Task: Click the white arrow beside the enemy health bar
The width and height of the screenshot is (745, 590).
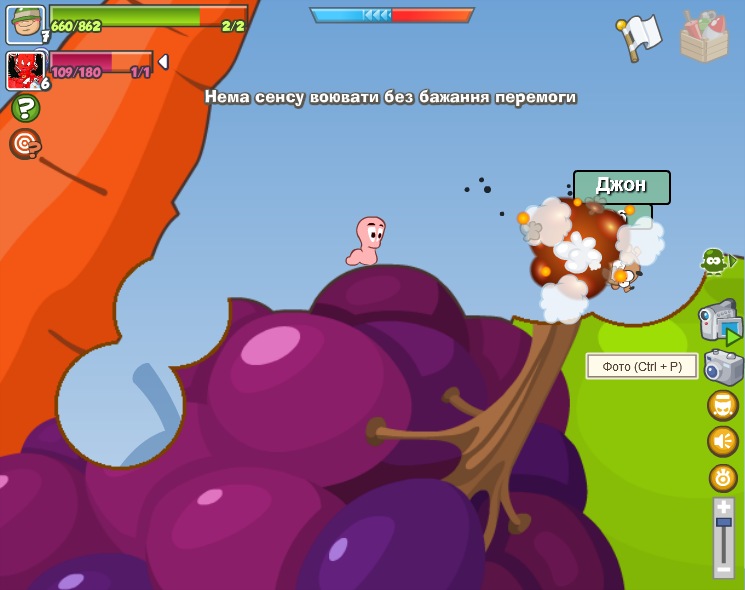Action: [163, 62]
